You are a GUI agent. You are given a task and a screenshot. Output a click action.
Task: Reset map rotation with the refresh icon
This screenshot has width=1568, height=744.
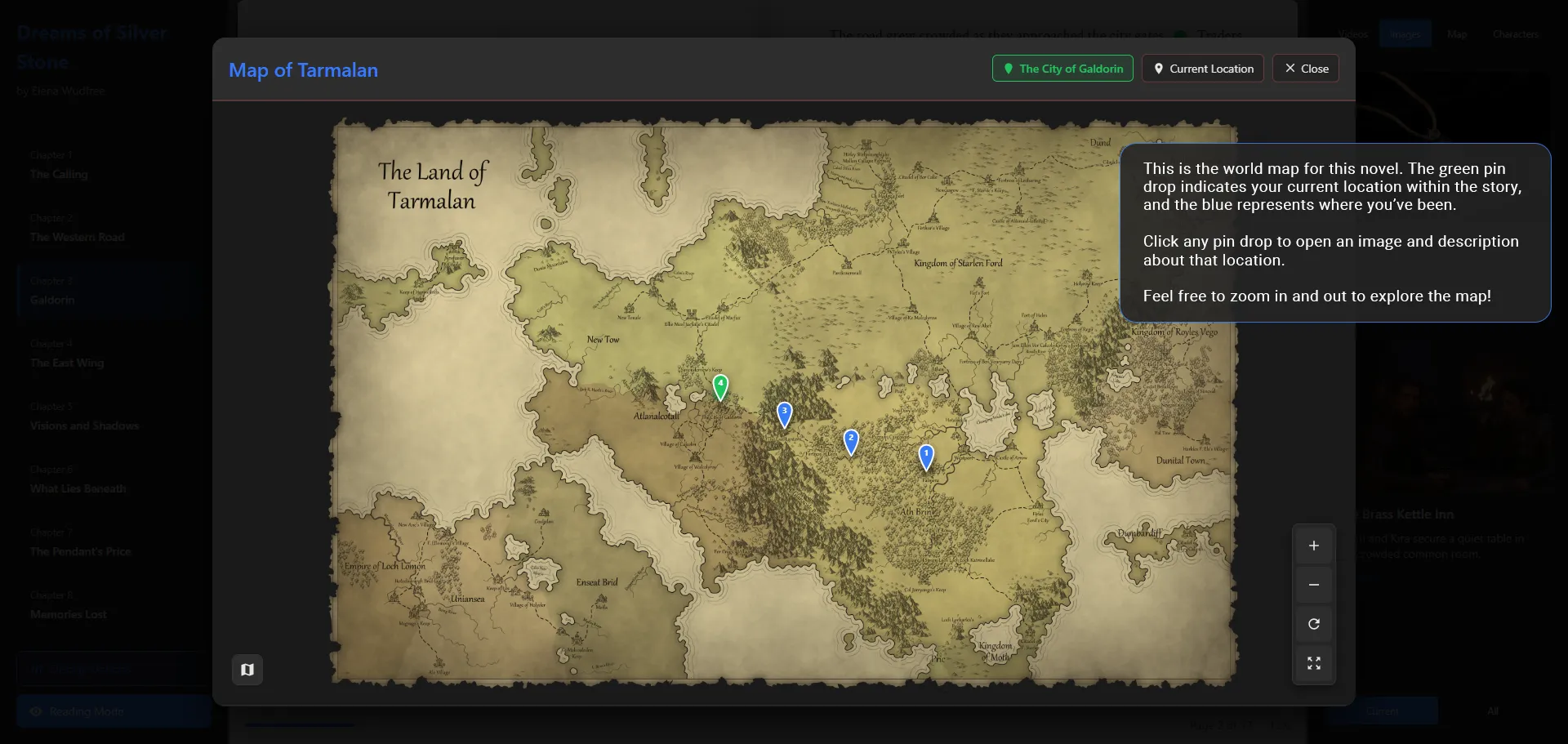click(1314, 624)
